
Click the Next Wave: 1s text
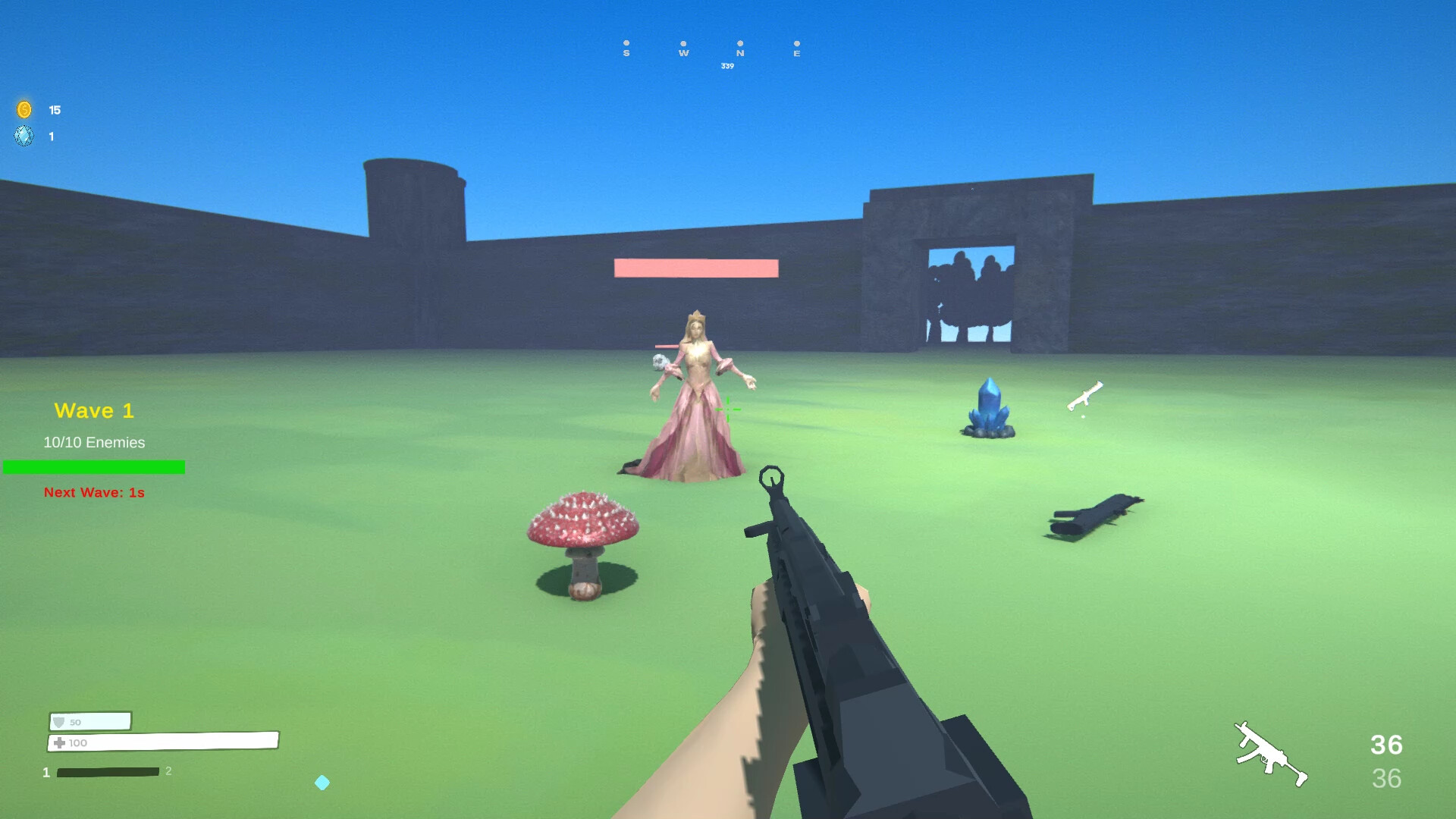point(93,492)
